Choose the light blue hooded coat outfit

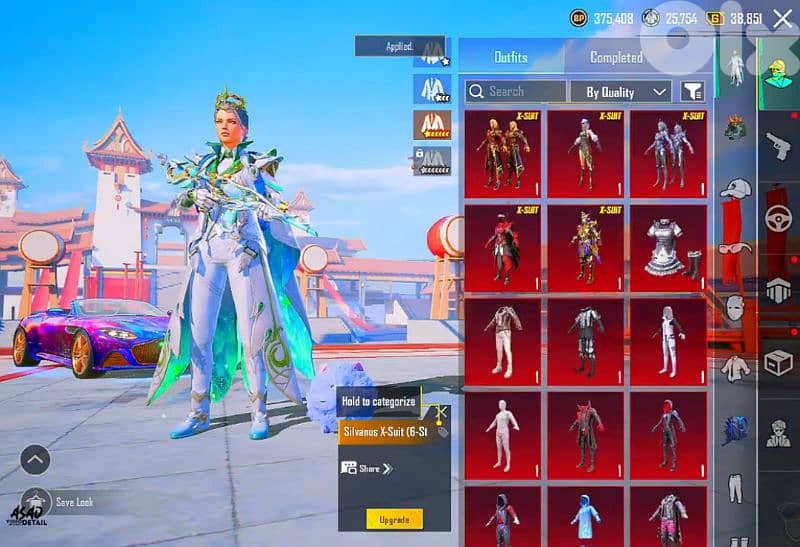click(587, 516)
